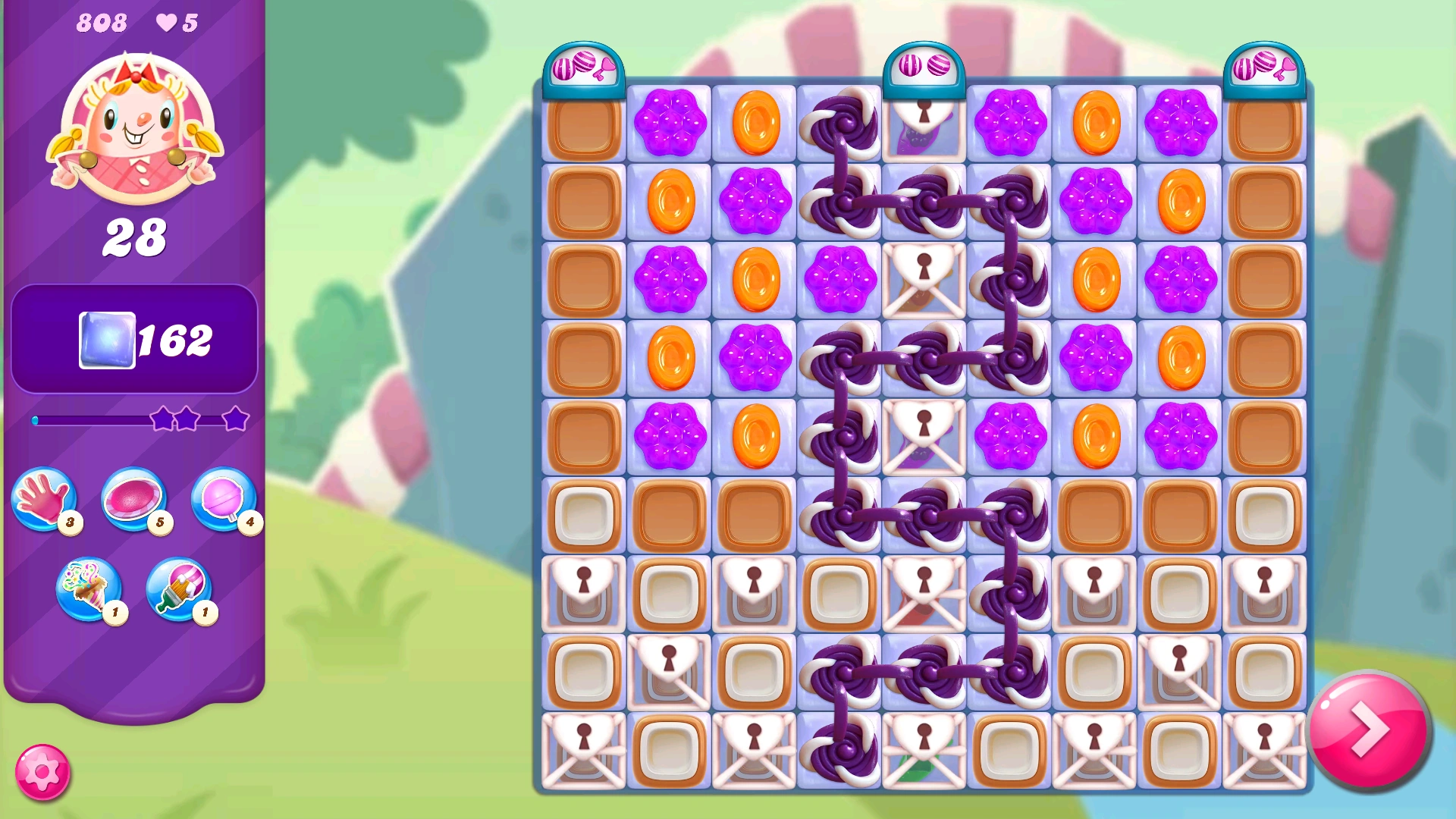Click the hearts counter showing 5
This screenshot has width=1456, height=819.
tap(176, 23)
